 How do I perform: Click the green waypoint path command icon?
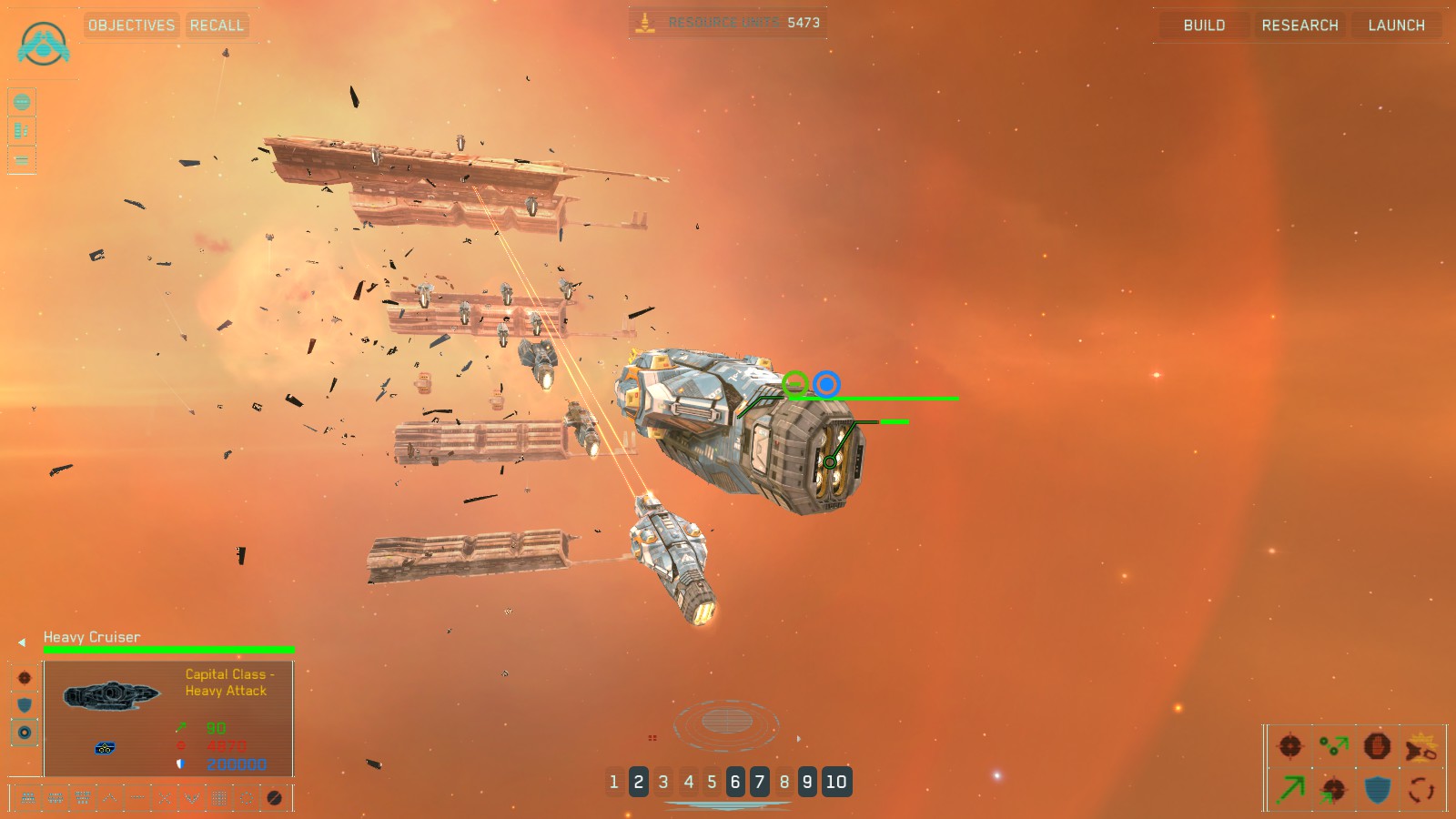point(1334,746)
